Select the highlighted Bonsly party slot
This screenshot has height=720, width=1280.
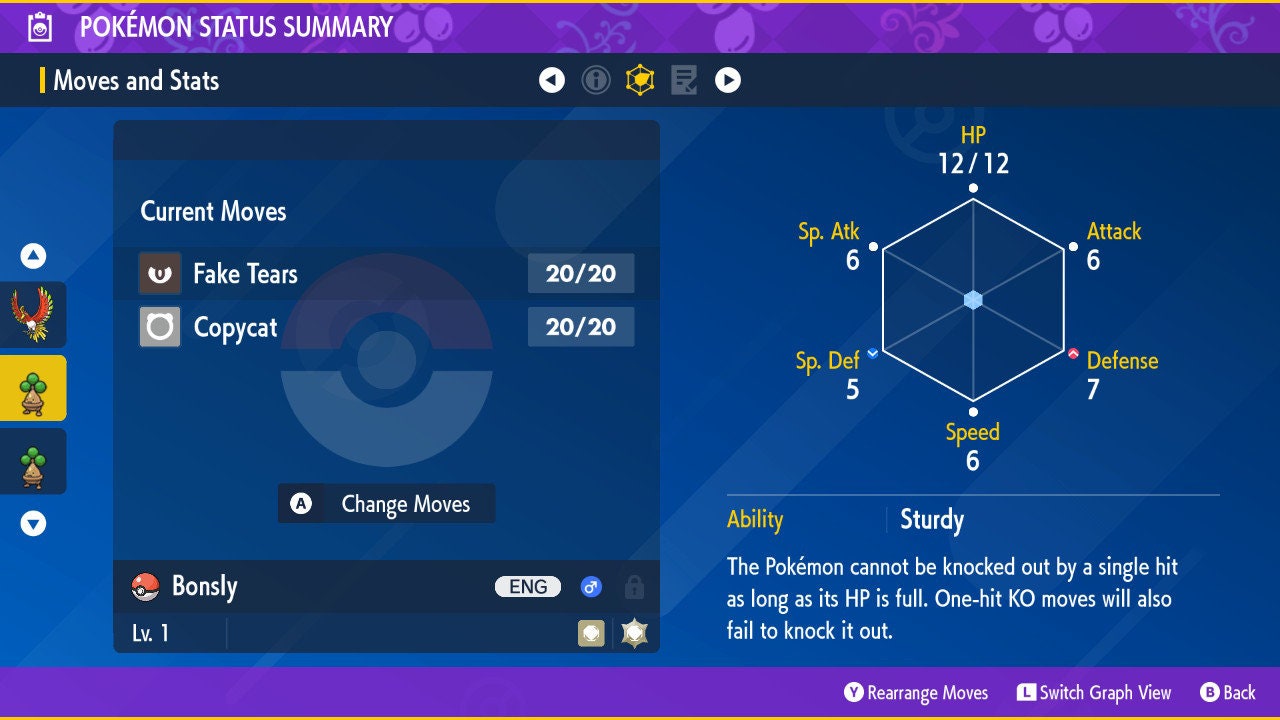pyautogui.click(x=33, y=388)
